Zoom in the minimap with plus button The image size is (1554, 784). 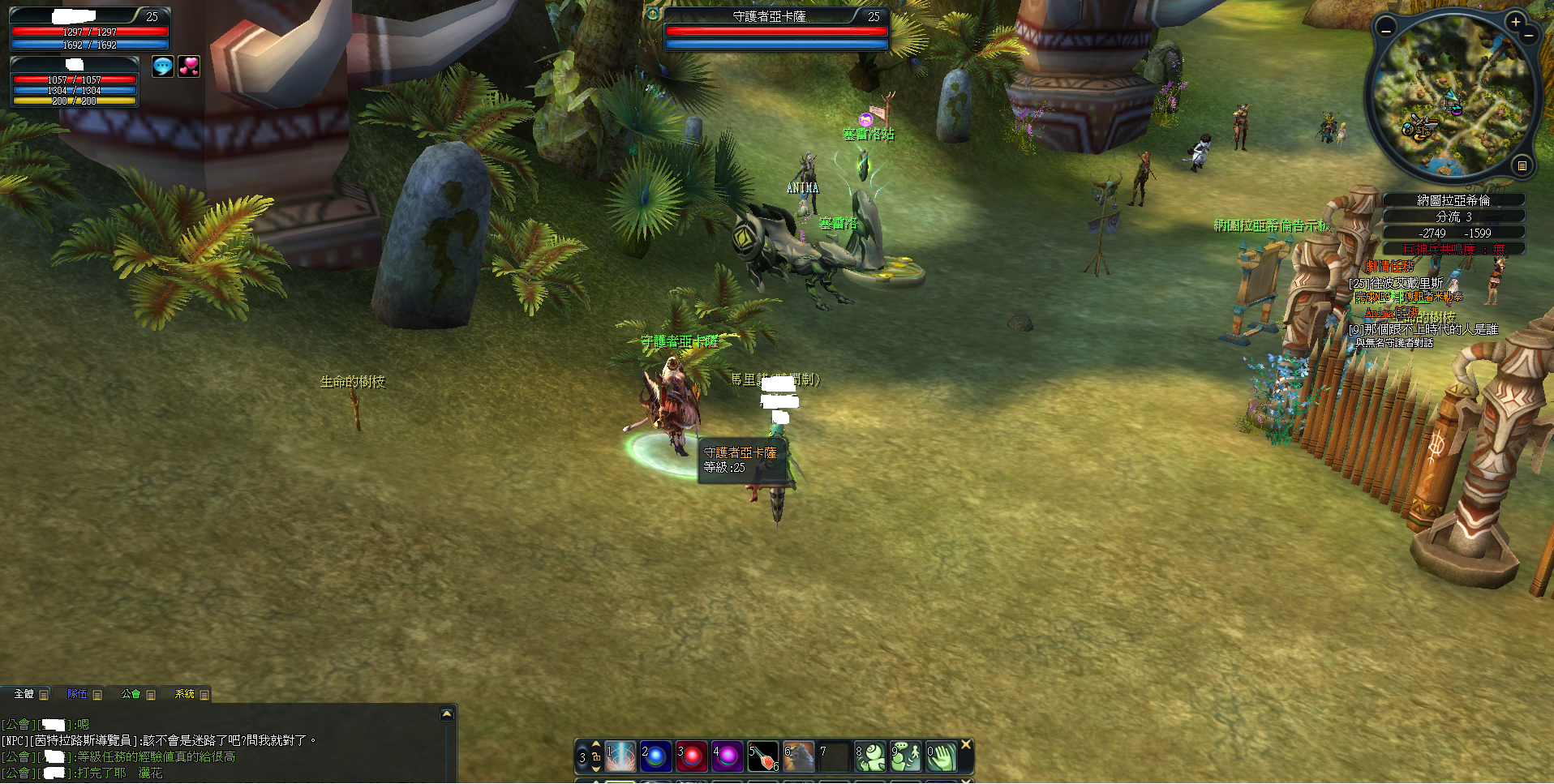pyautogui.click(x=1515, y=22)
